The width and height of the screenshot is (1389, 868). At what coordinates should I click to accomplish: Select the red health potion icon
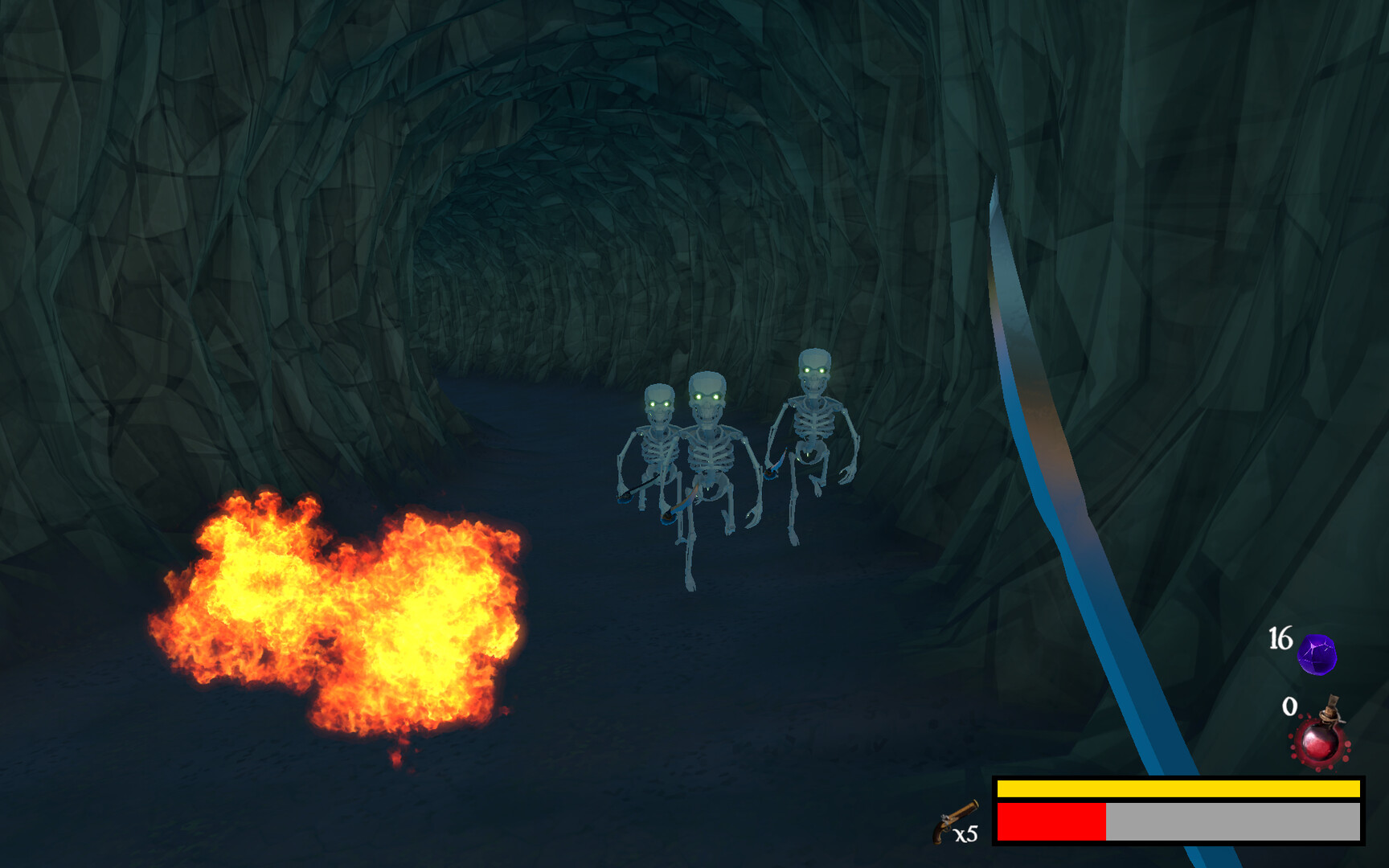coord(1321,746)
